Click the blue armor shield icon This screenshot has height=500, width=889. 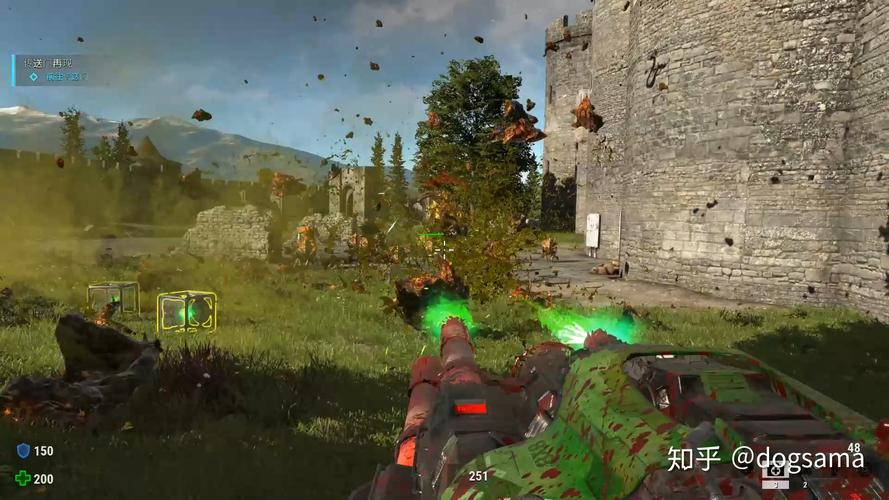pos(23,451)
